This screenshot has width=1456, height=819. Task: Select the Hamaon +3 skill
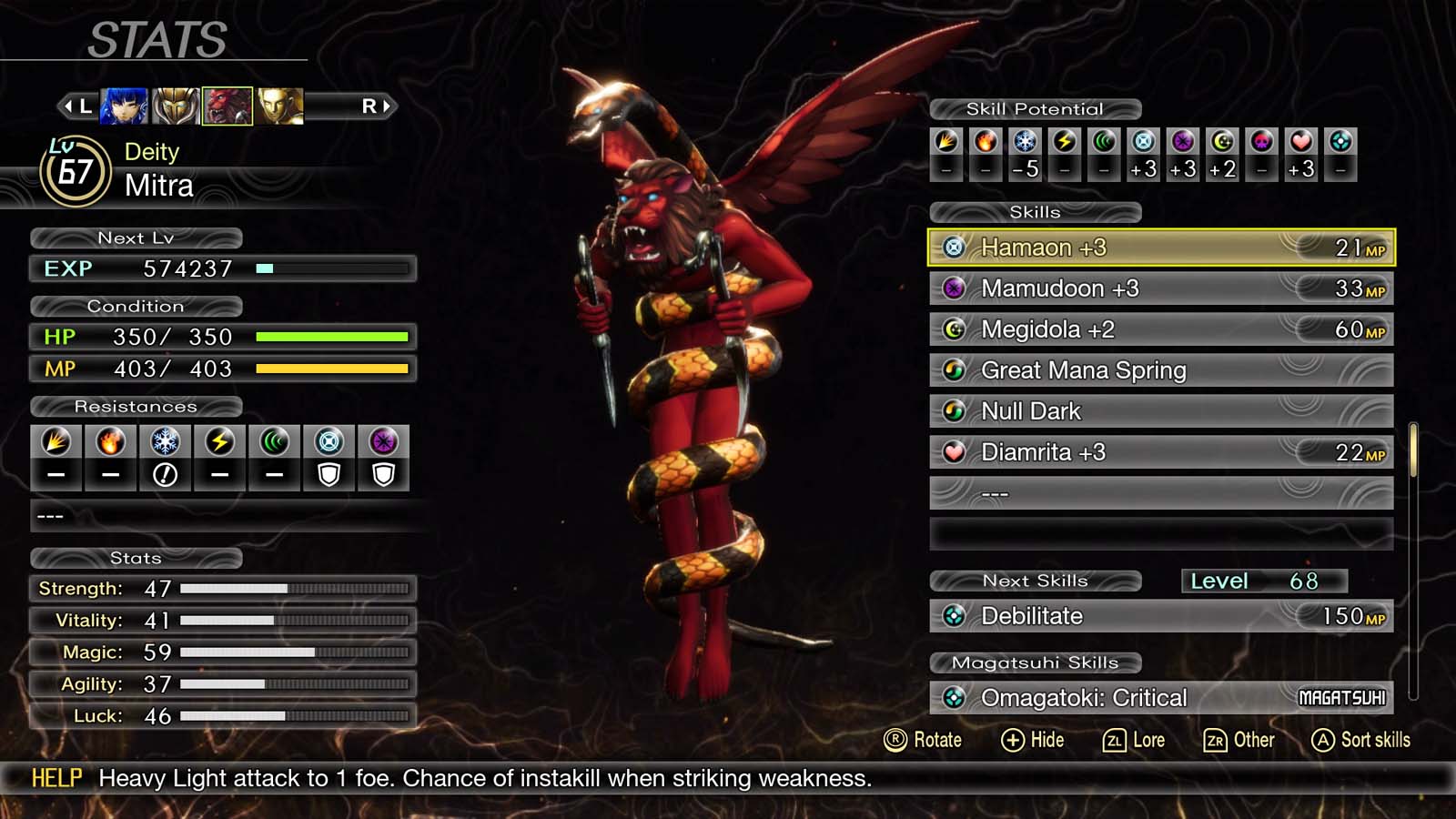tap(1160, 248)
